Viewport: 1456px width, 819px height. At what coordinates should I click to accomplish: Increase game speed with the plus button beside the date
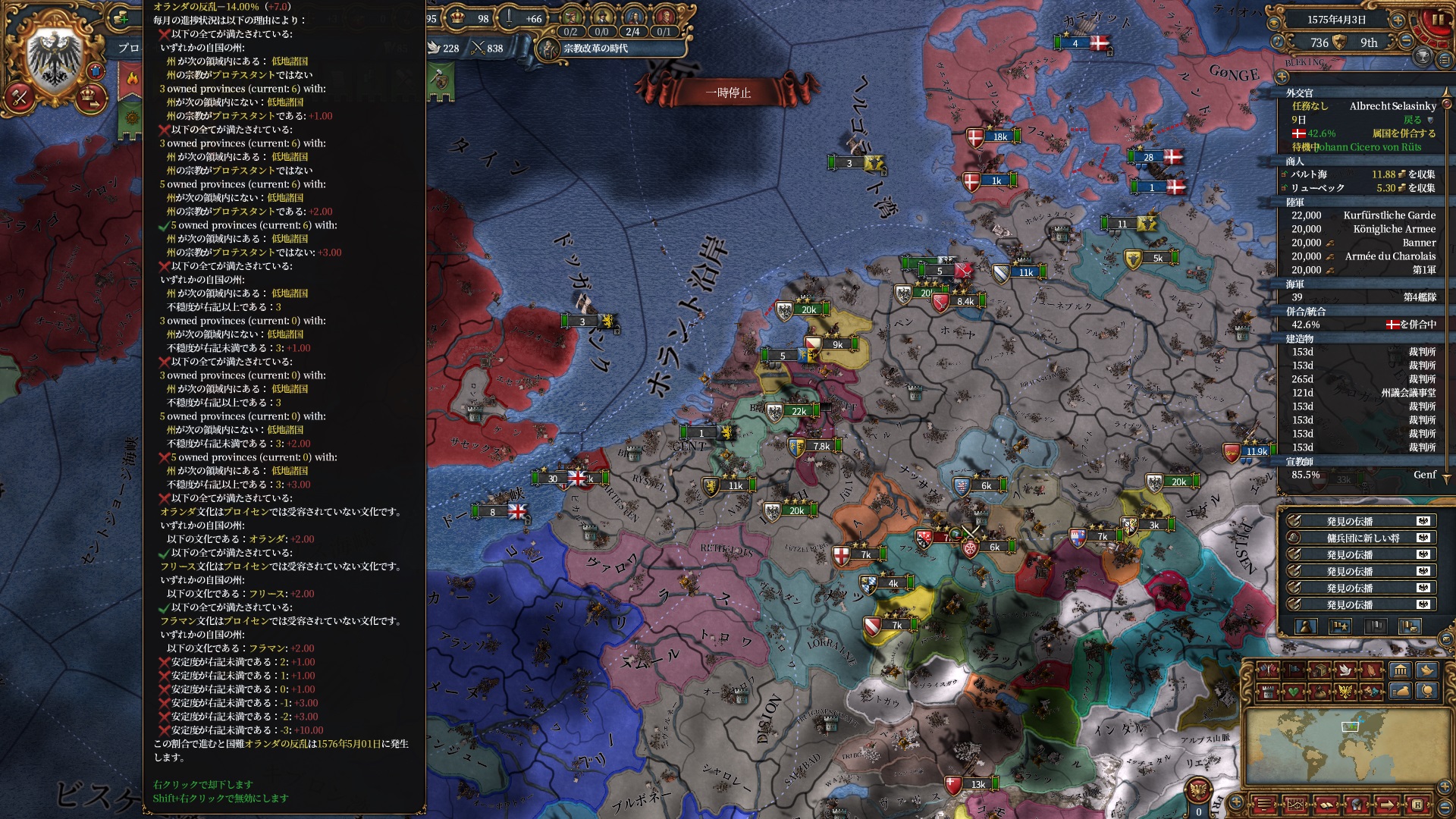1397,20
